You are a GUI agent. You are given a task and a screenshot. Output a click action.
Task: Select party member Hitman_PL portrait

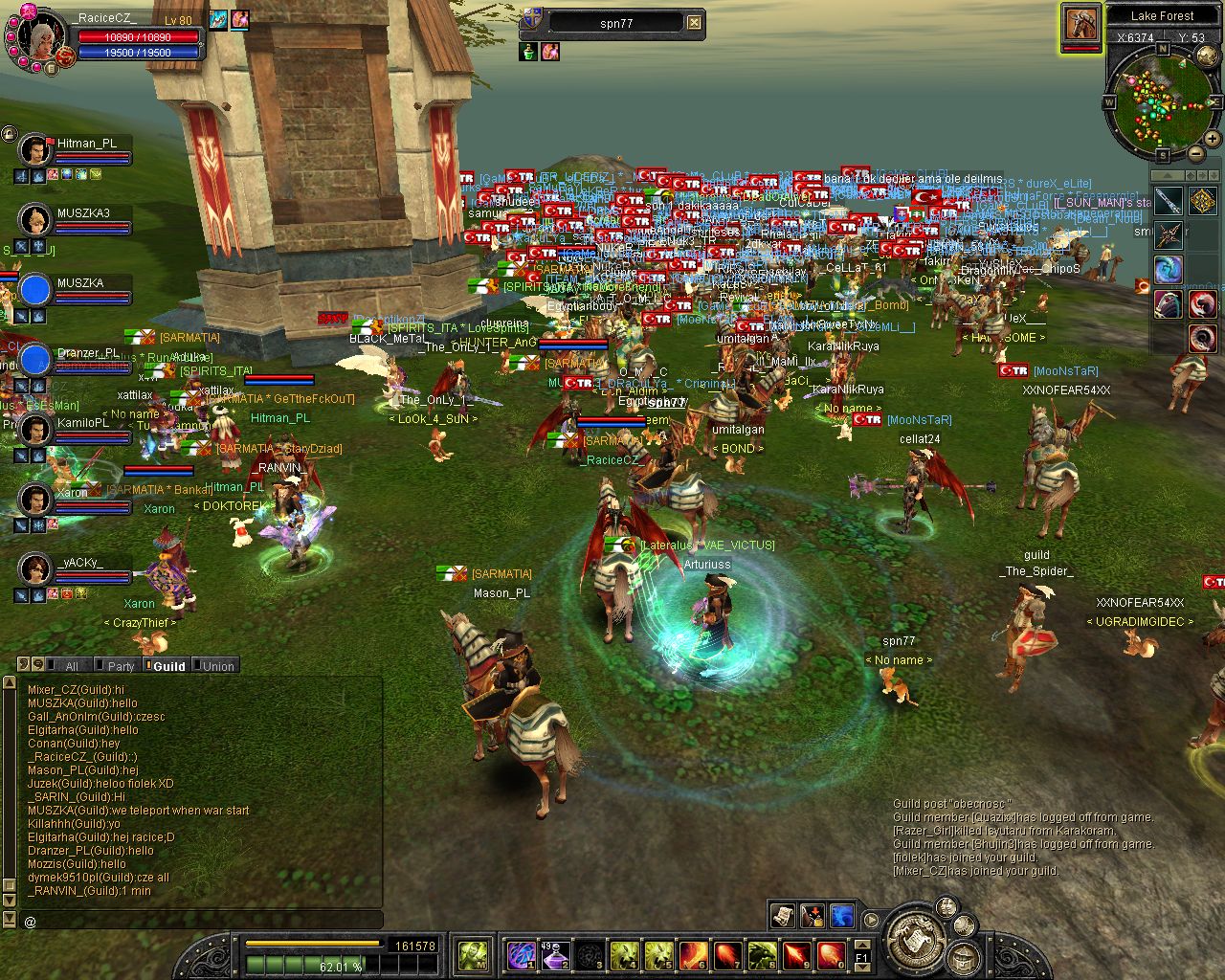coord(35,150)
